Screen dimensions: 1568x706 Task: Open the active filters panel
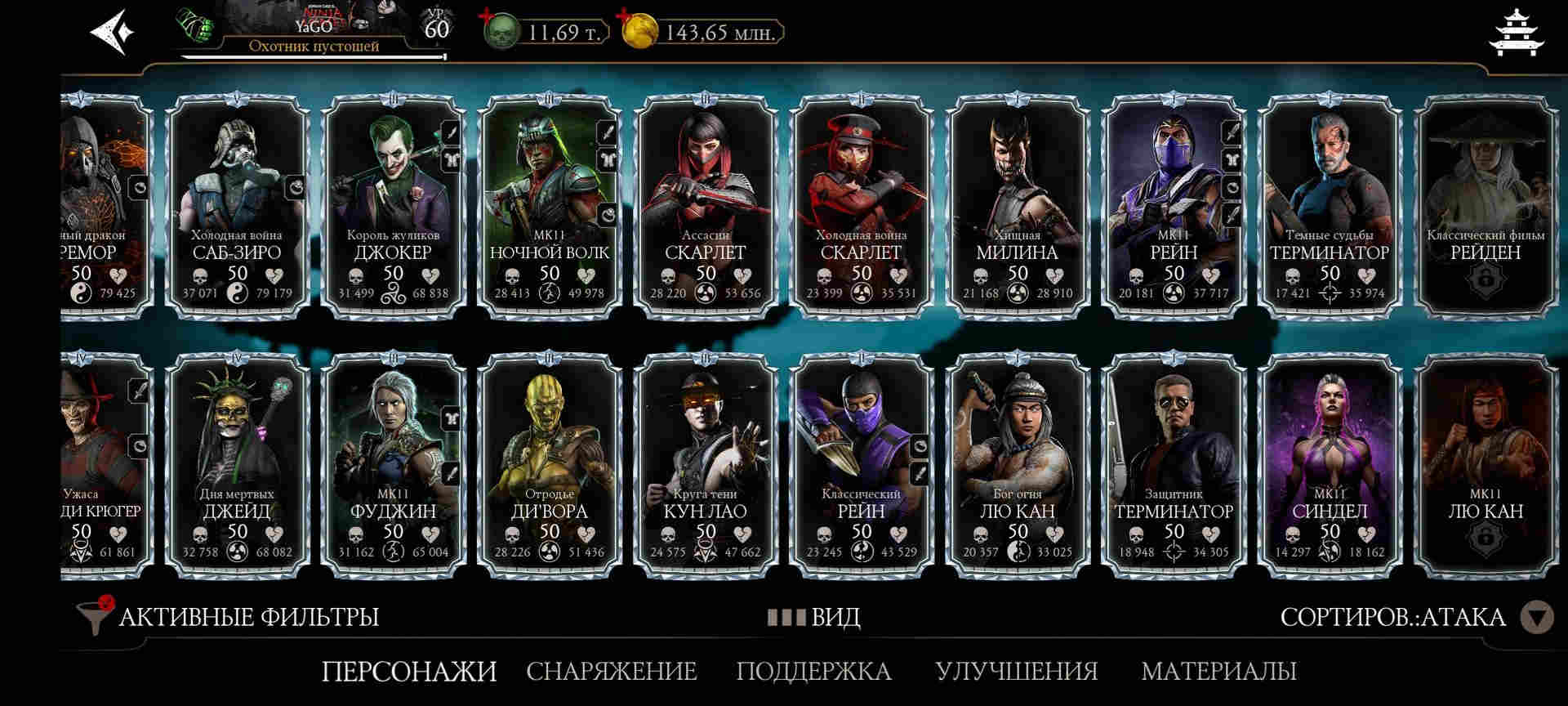coord(229,617)
